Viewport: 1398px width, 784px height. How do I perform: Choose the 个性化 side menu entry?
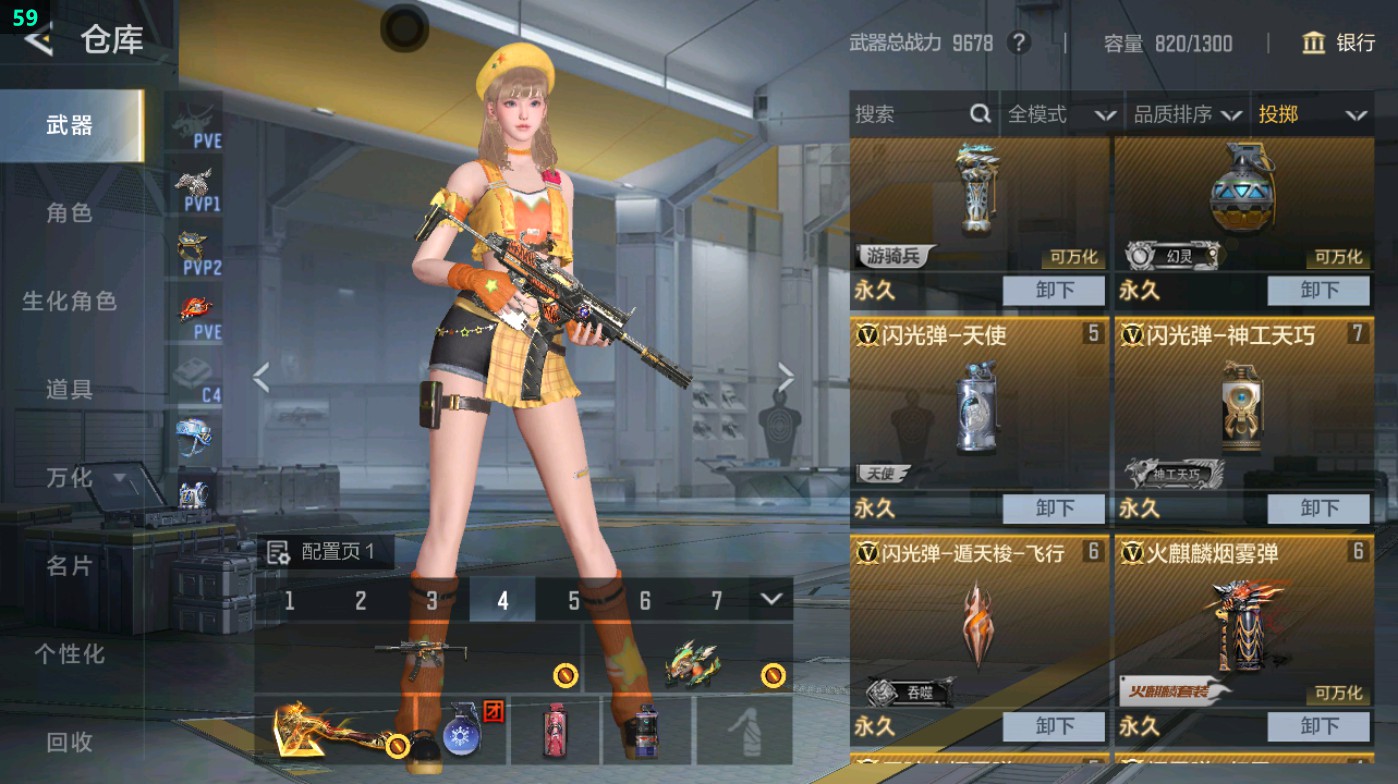(69, 654)
